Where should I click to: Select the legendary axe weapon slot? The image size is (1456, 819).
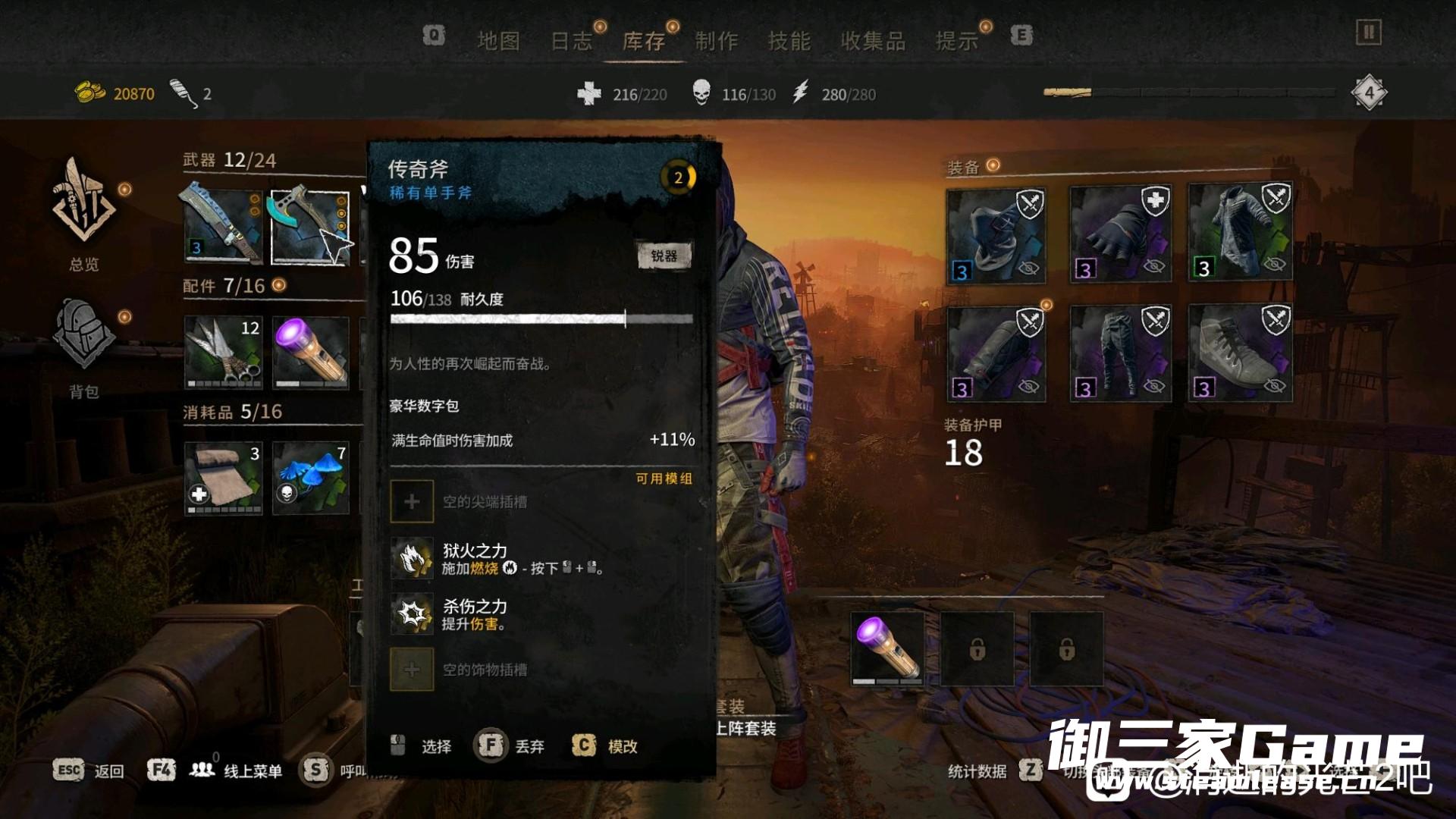coord(309,227)
